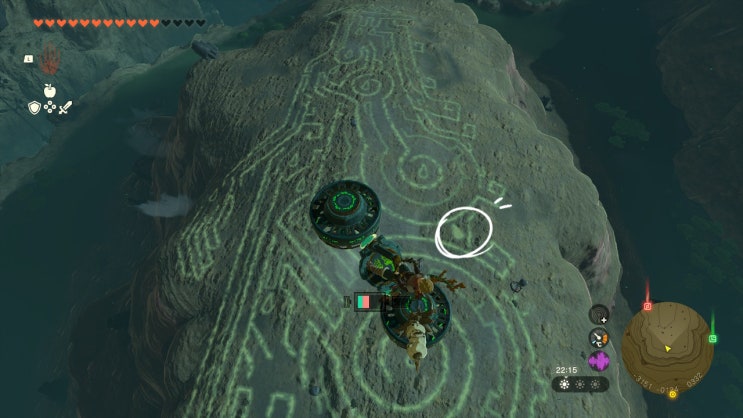Select the sword weapon quick-slot icon
Image resolution: width=743 pixels, height=418 pixels.
[65, 107]
